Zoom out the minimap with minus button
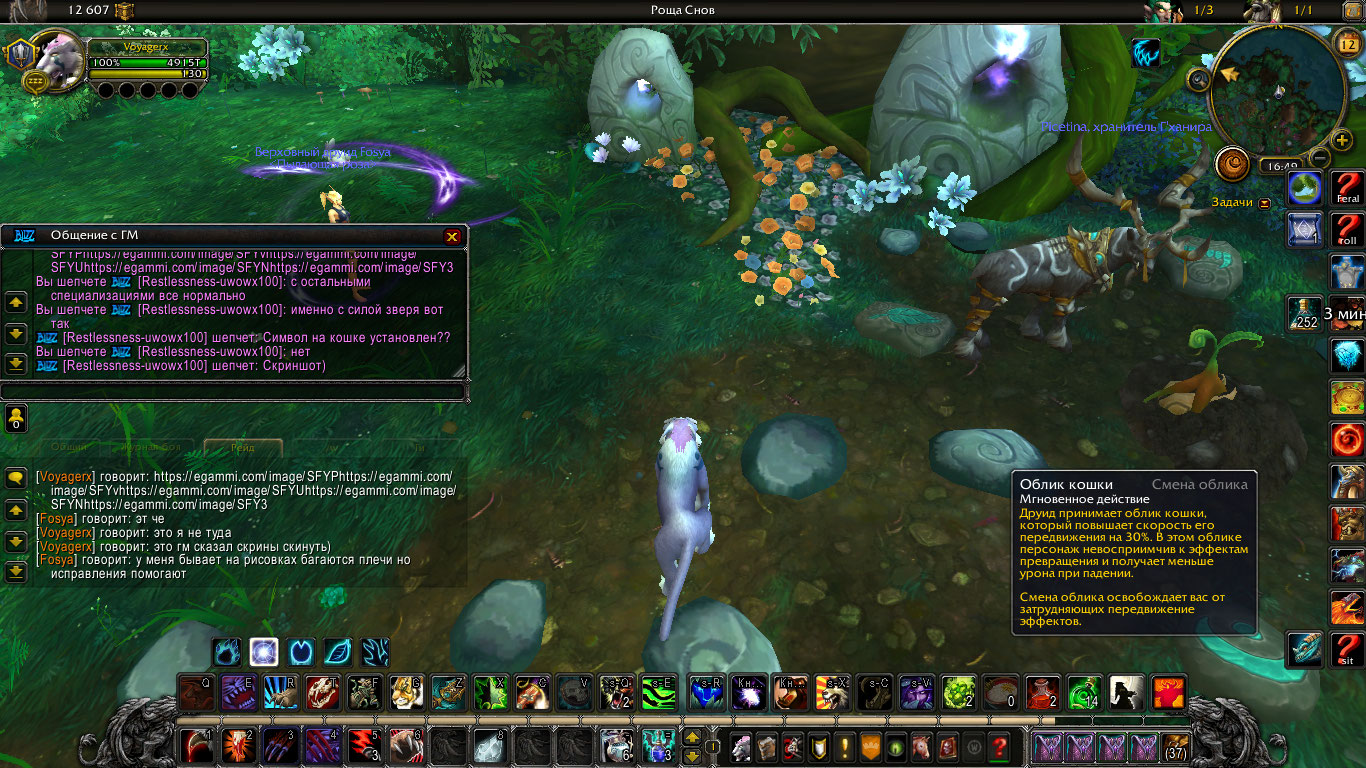This screenshot has height=768, width=1366. [x=1320, y=158]
